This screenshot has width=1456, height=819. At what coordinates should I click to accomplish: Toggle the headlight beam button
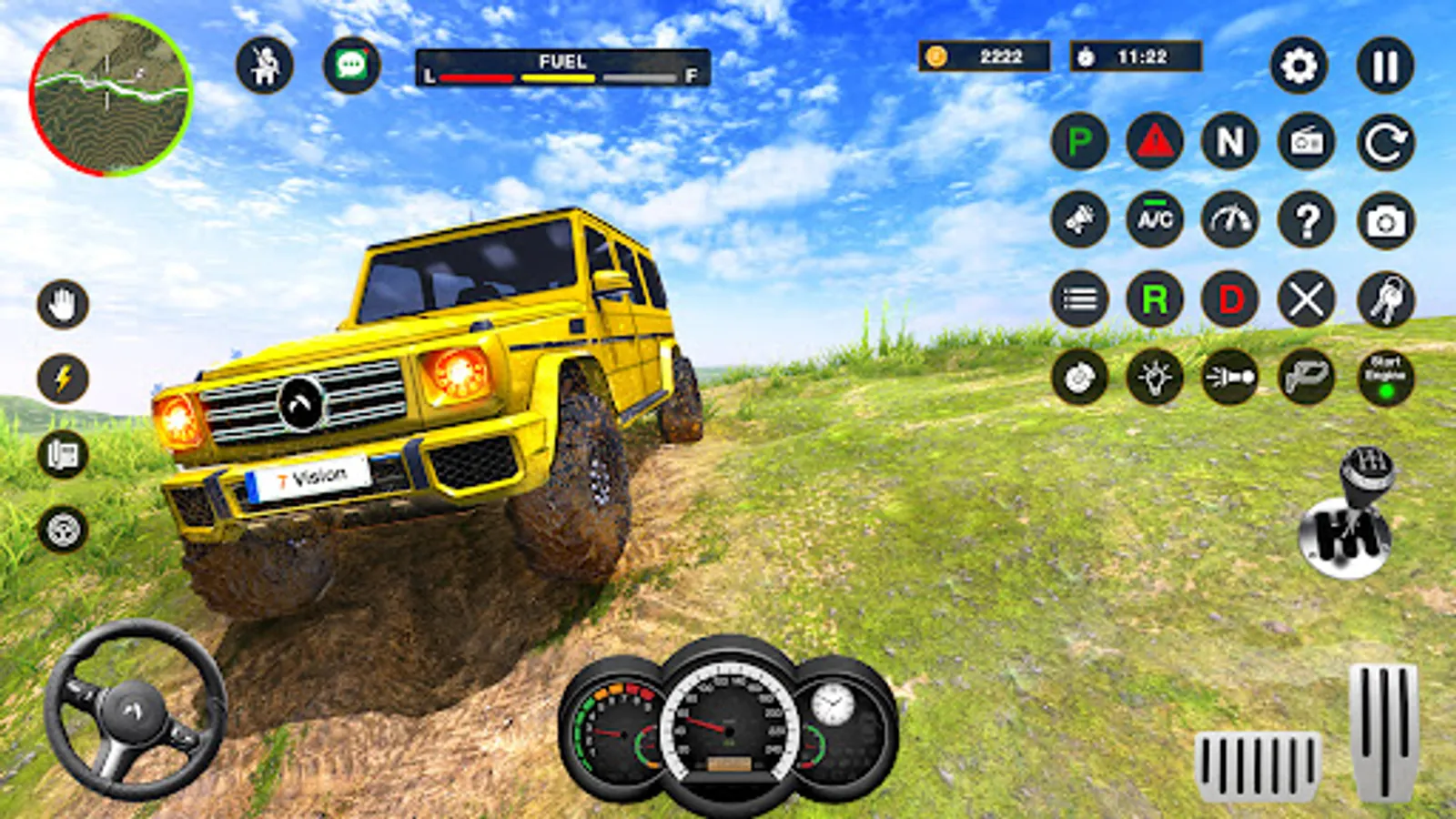coord(1230,377)
